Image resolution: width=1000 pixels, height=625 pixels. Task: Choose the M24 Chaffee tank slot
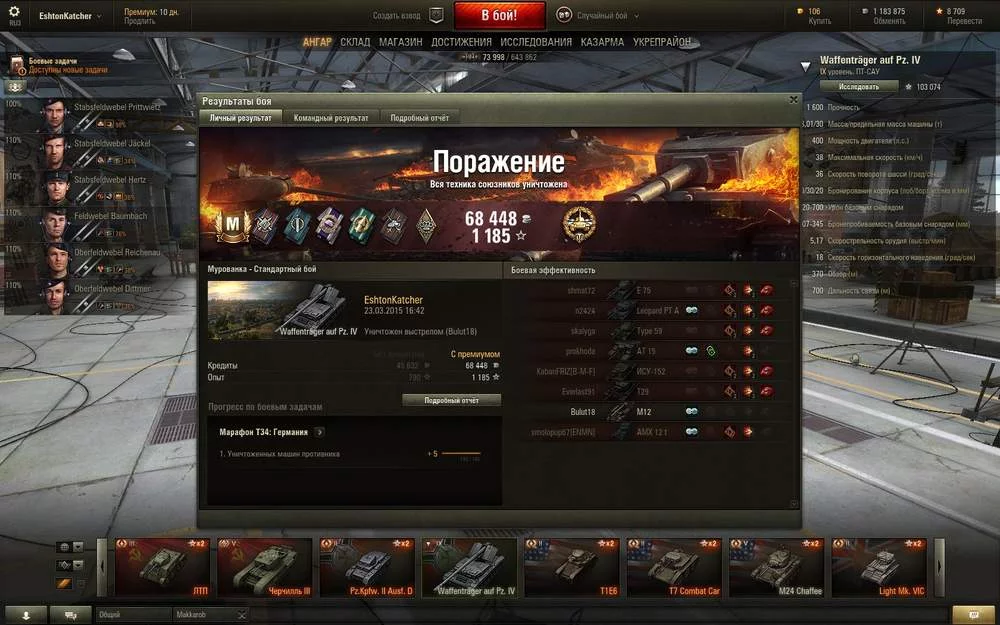[777, 567]
